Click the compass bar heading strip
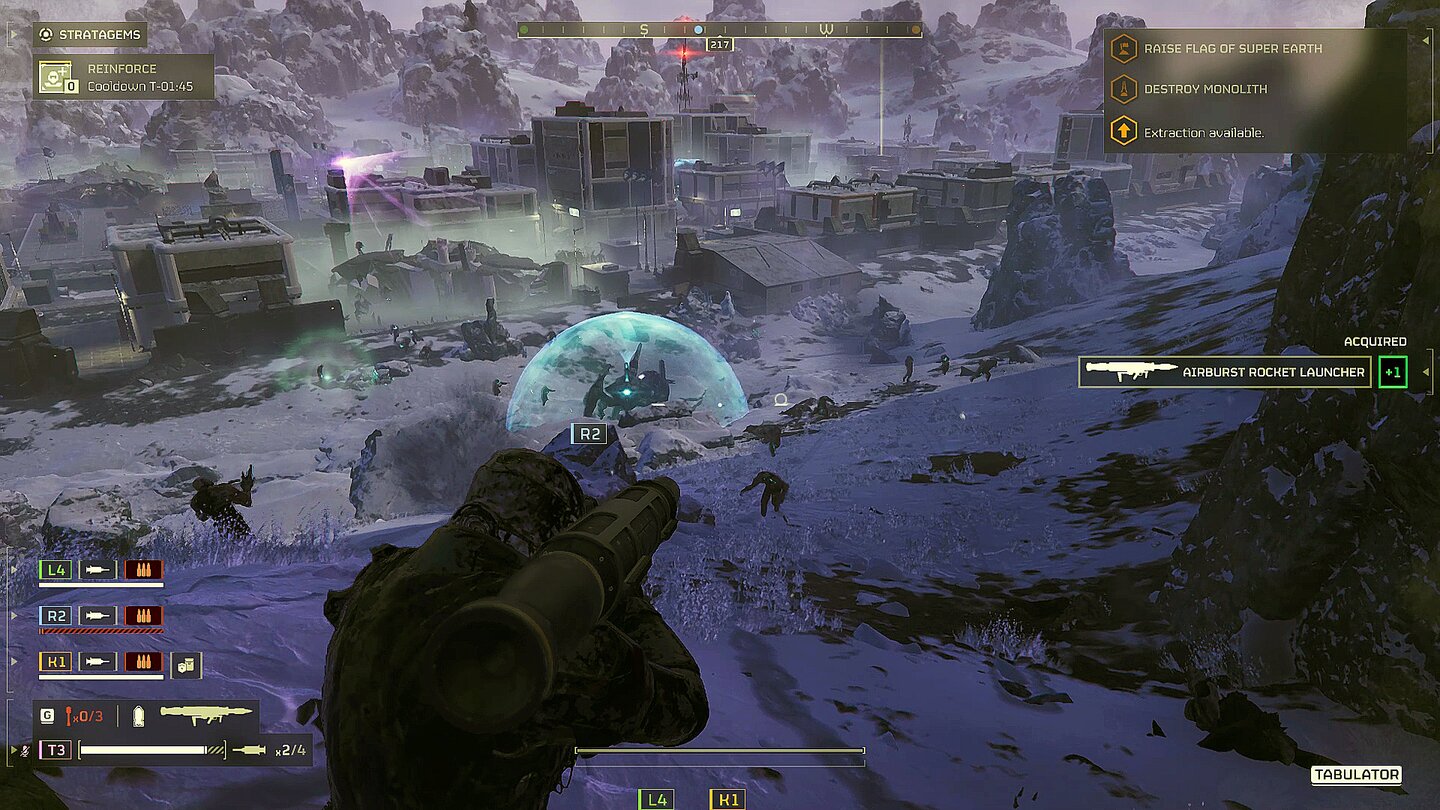 719,30
